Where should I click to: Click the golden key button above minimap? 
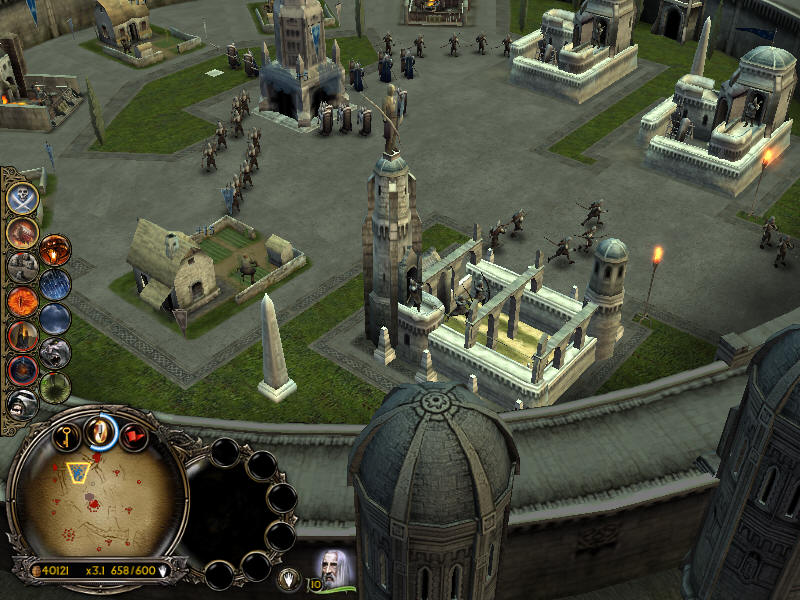(x=67, y=436)
